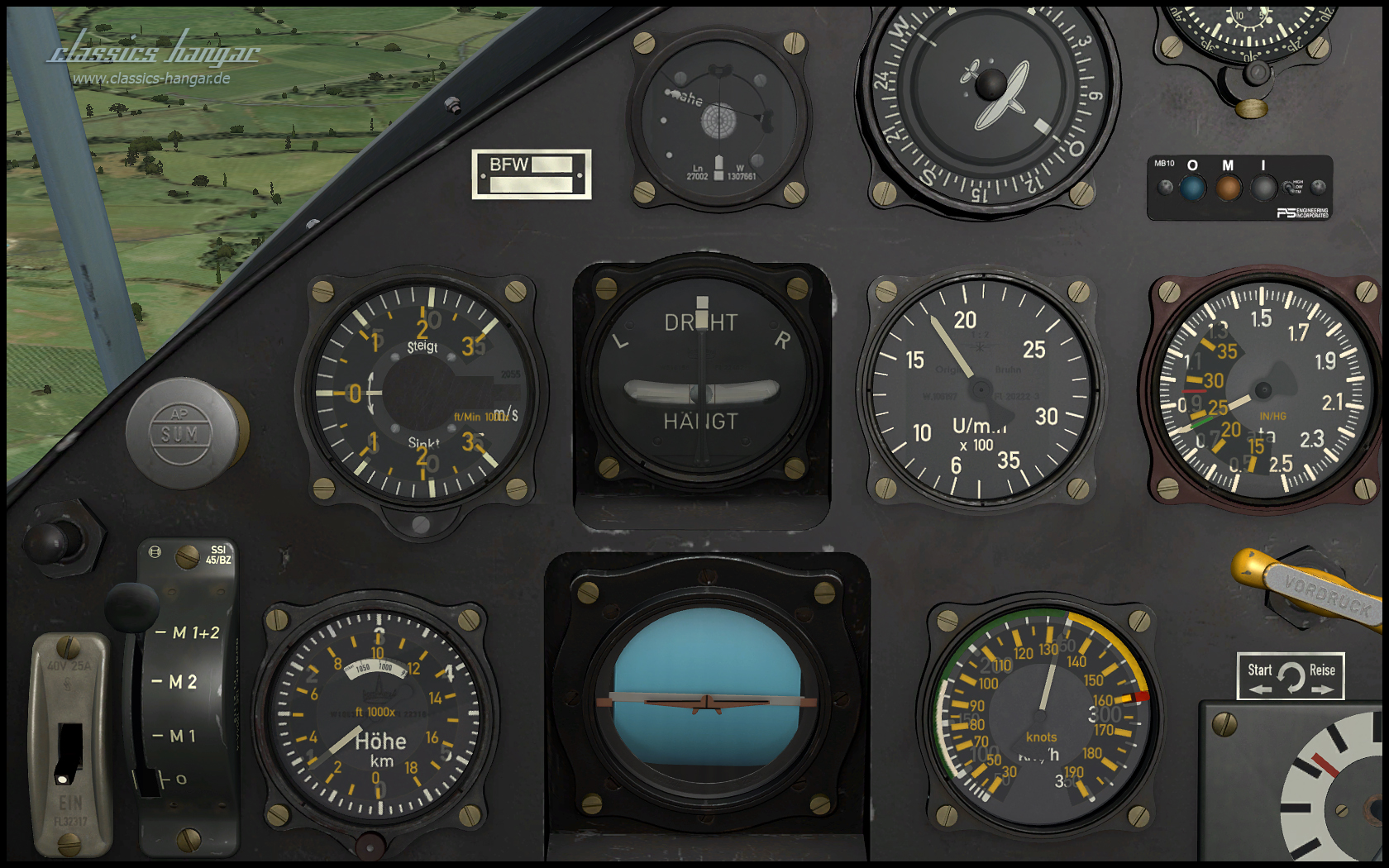
Task: Select the I marker beacon lamp
Action: [1263, 188]
